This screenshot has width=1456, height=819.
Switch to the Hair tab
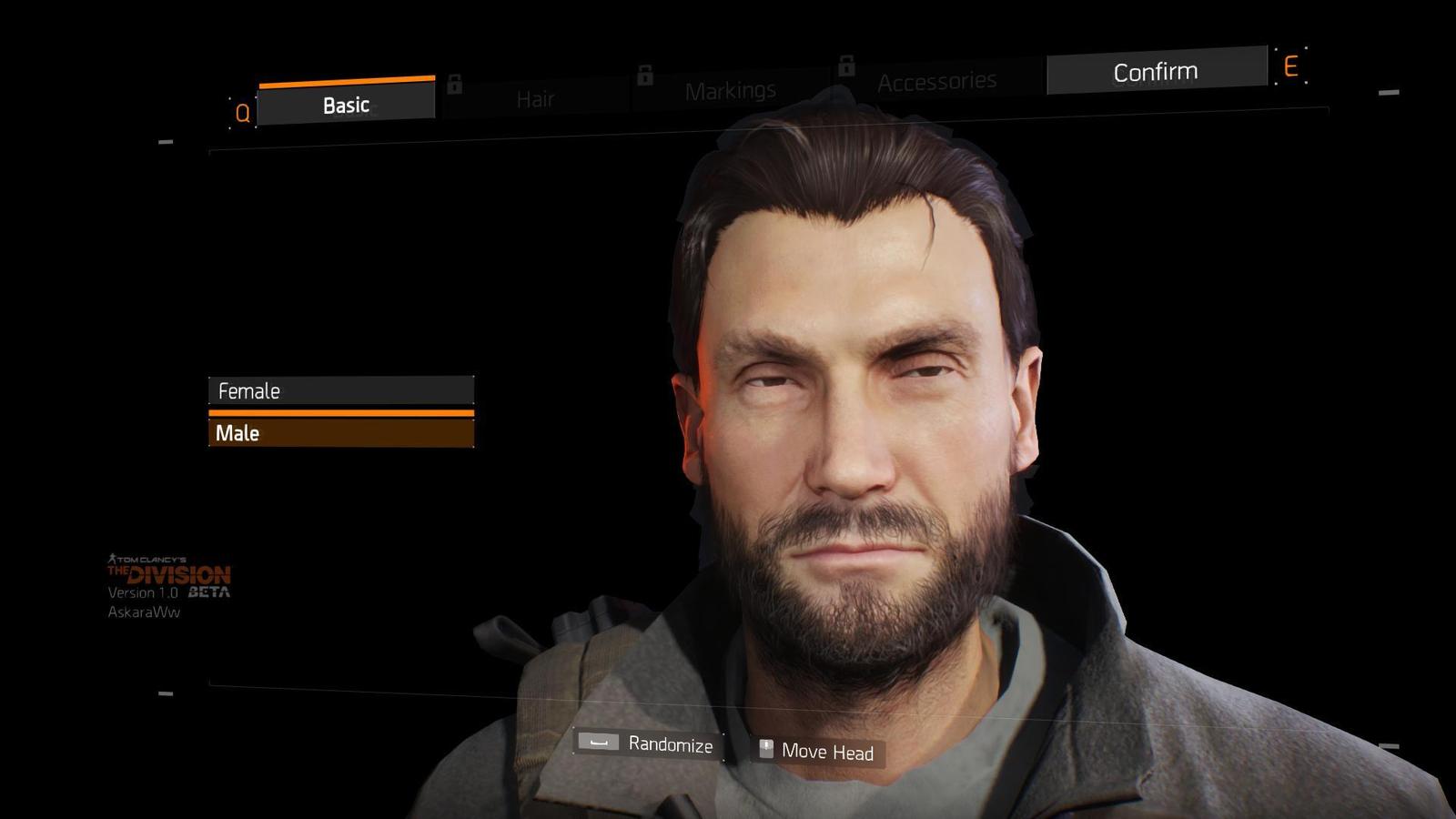[535, 98]
